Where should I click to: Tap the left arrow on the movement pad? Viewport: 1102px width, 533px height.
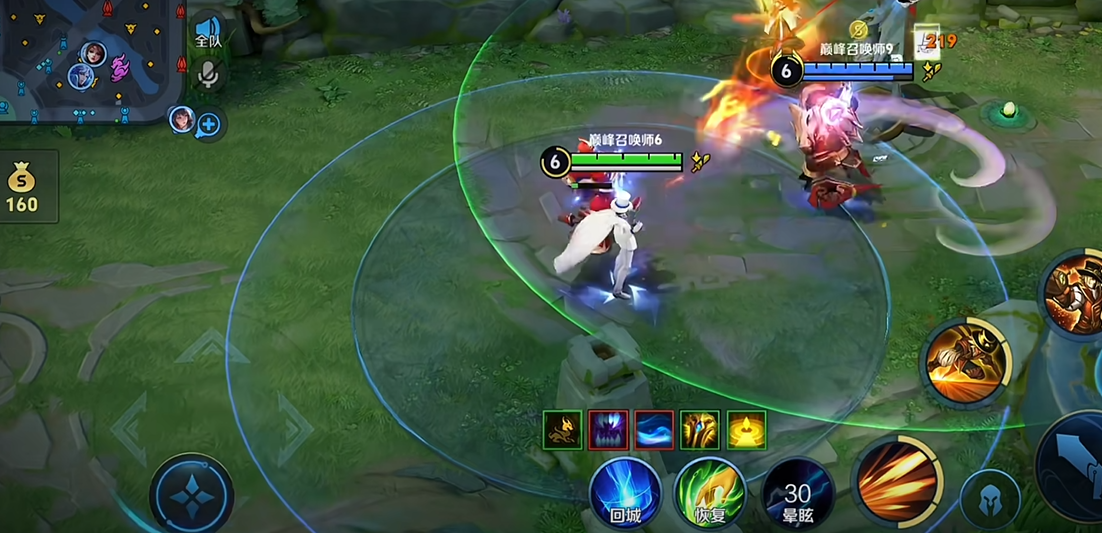pos(130,429)
